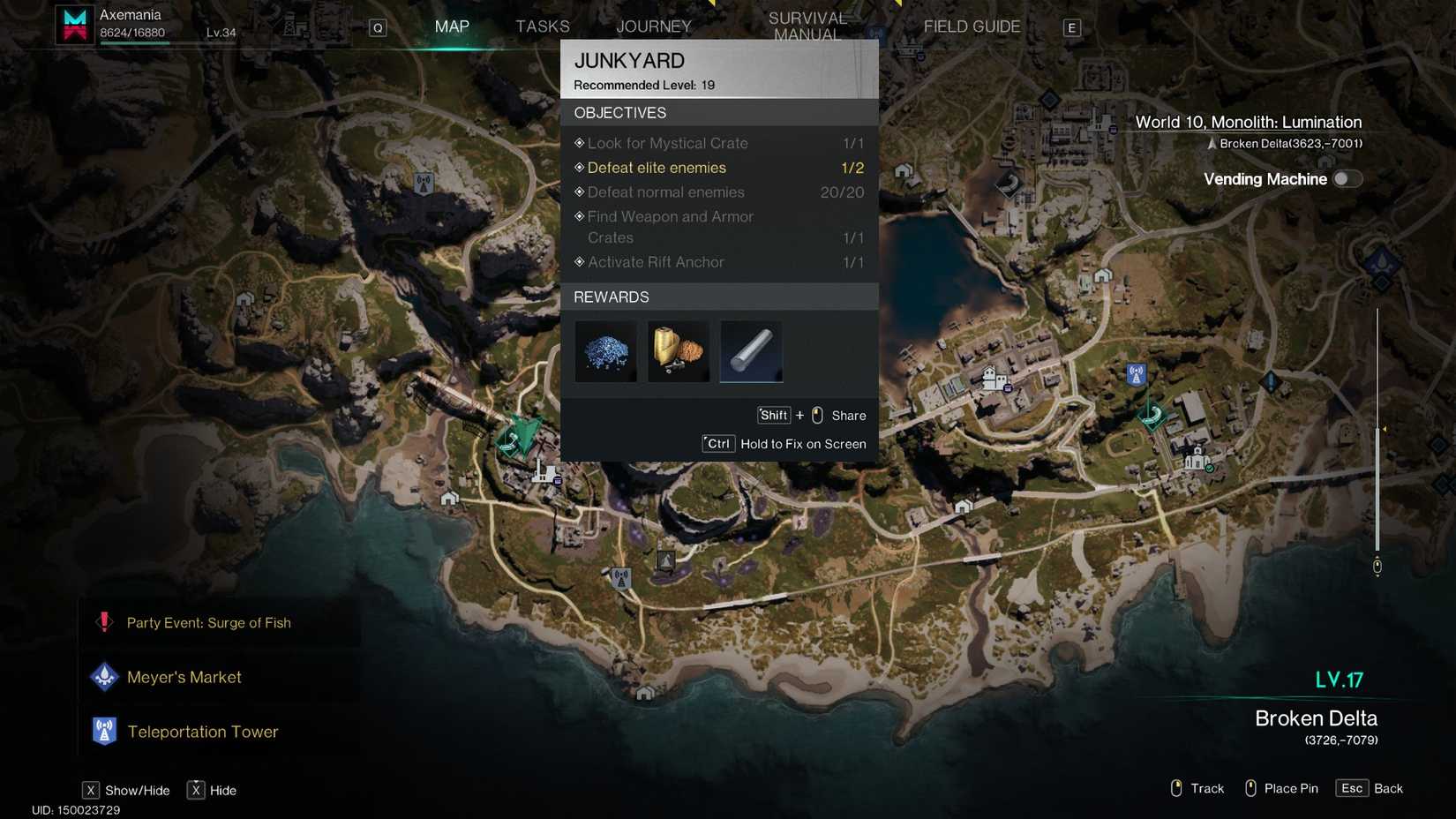The image size is (1456, 819).
Task: Activate the Hide control at bottom left
Action: (196, 790)
